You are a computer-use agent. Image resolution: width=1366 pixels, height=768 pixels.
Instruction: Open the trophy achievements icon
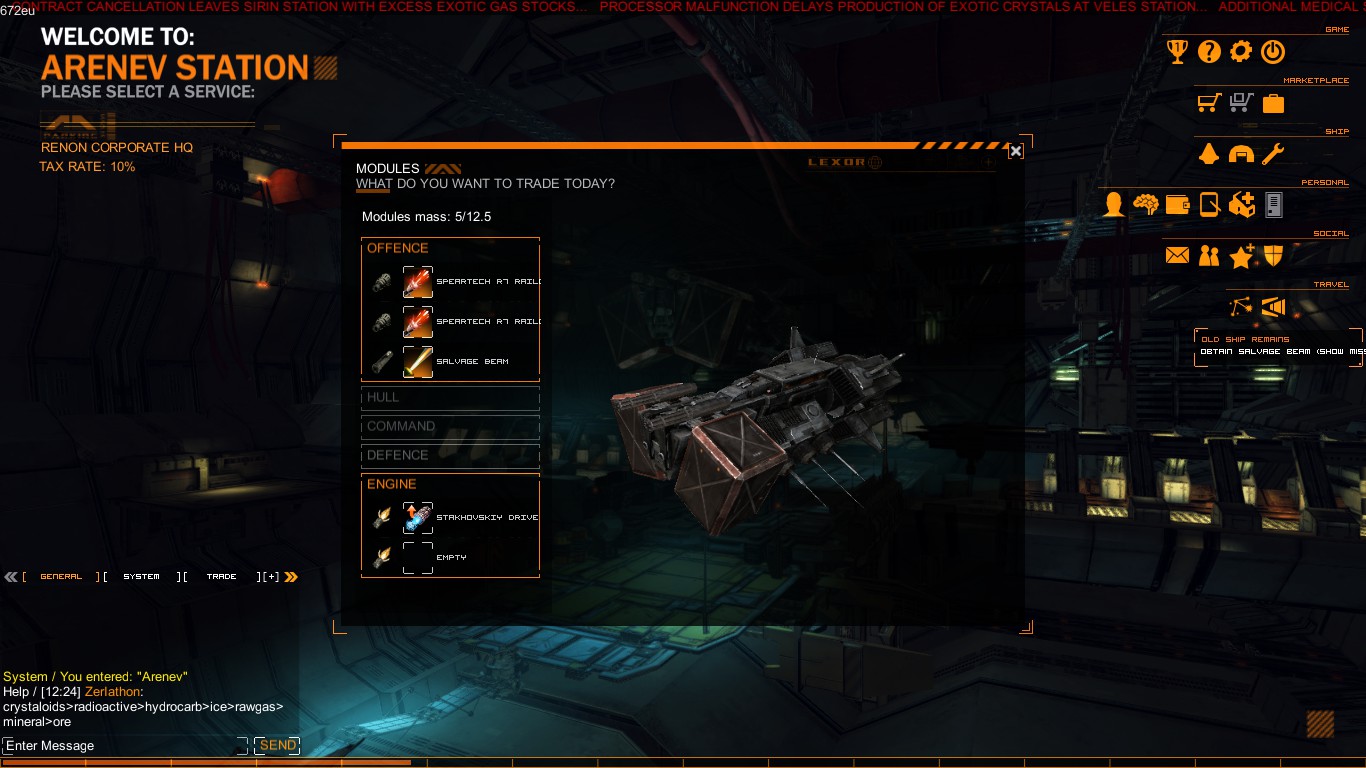tap(1178, 52)
